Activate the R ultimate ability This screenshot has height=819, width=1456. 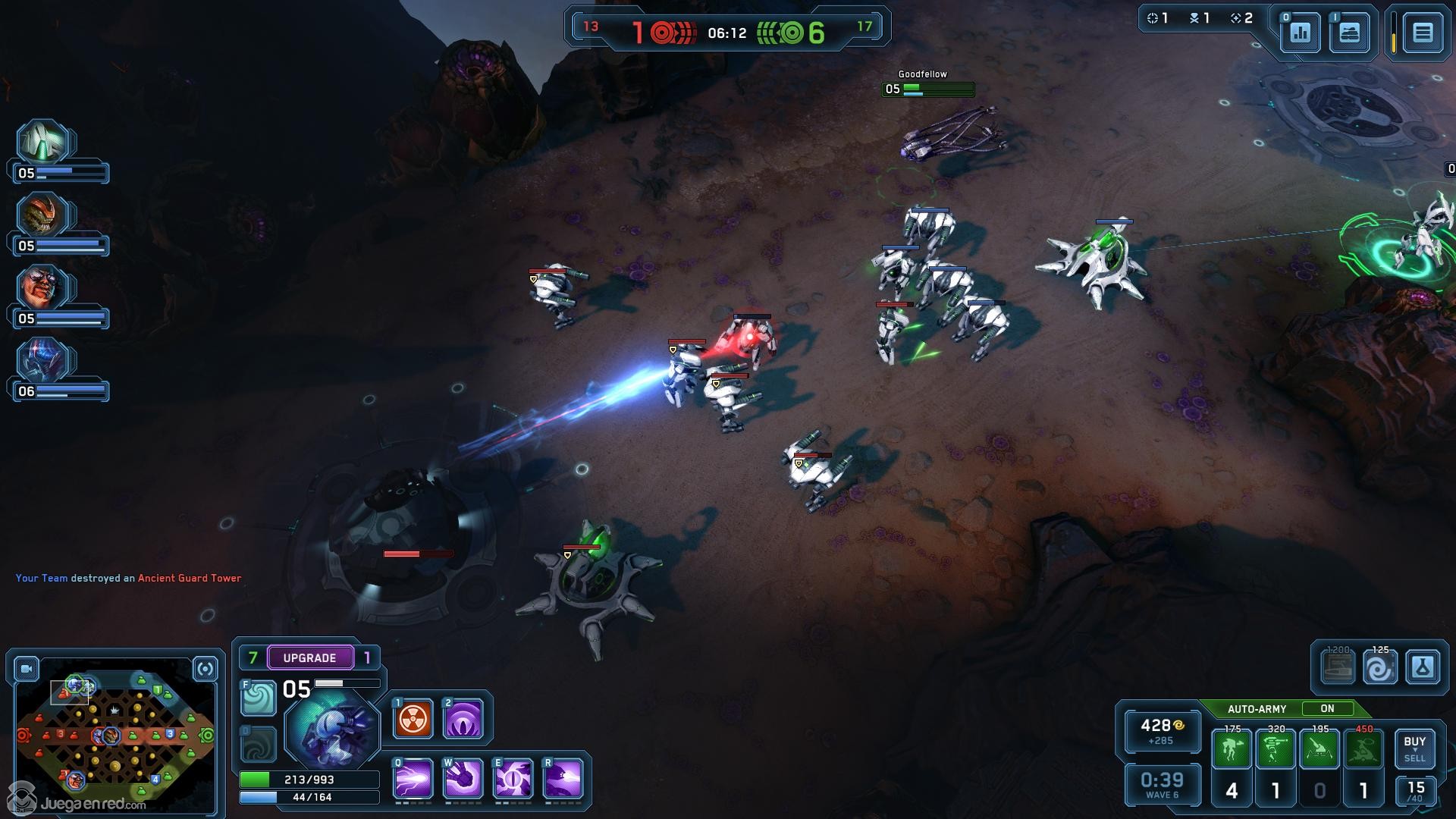pos(563,779)
